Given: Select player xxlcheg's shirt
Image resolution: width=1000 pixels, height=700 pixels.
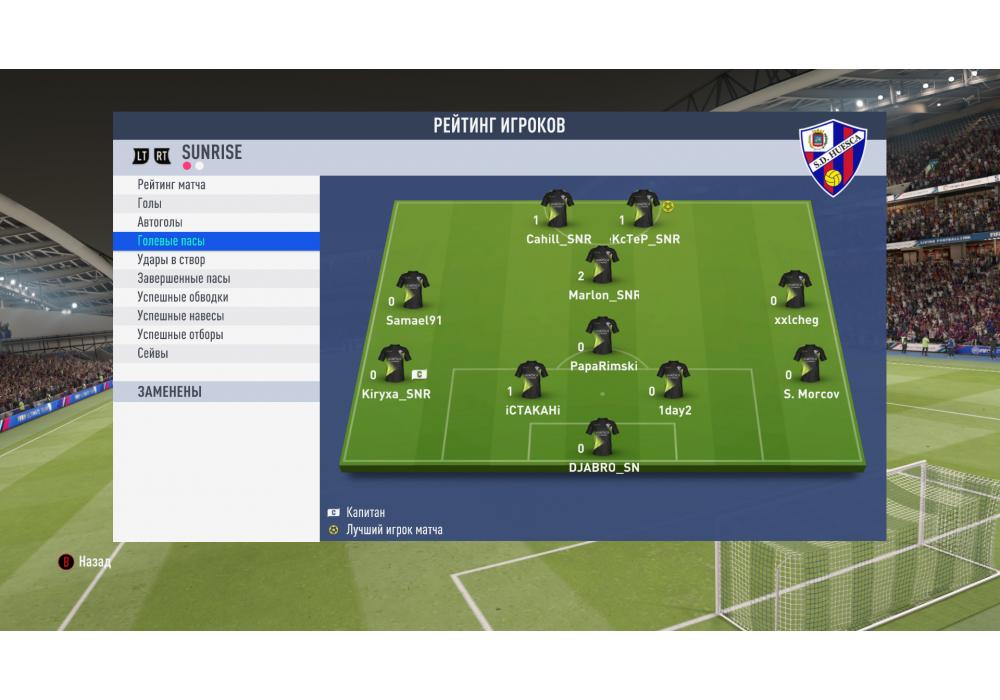Looking at the screenshot, I should pyautogui.click(x=795, y=290).
